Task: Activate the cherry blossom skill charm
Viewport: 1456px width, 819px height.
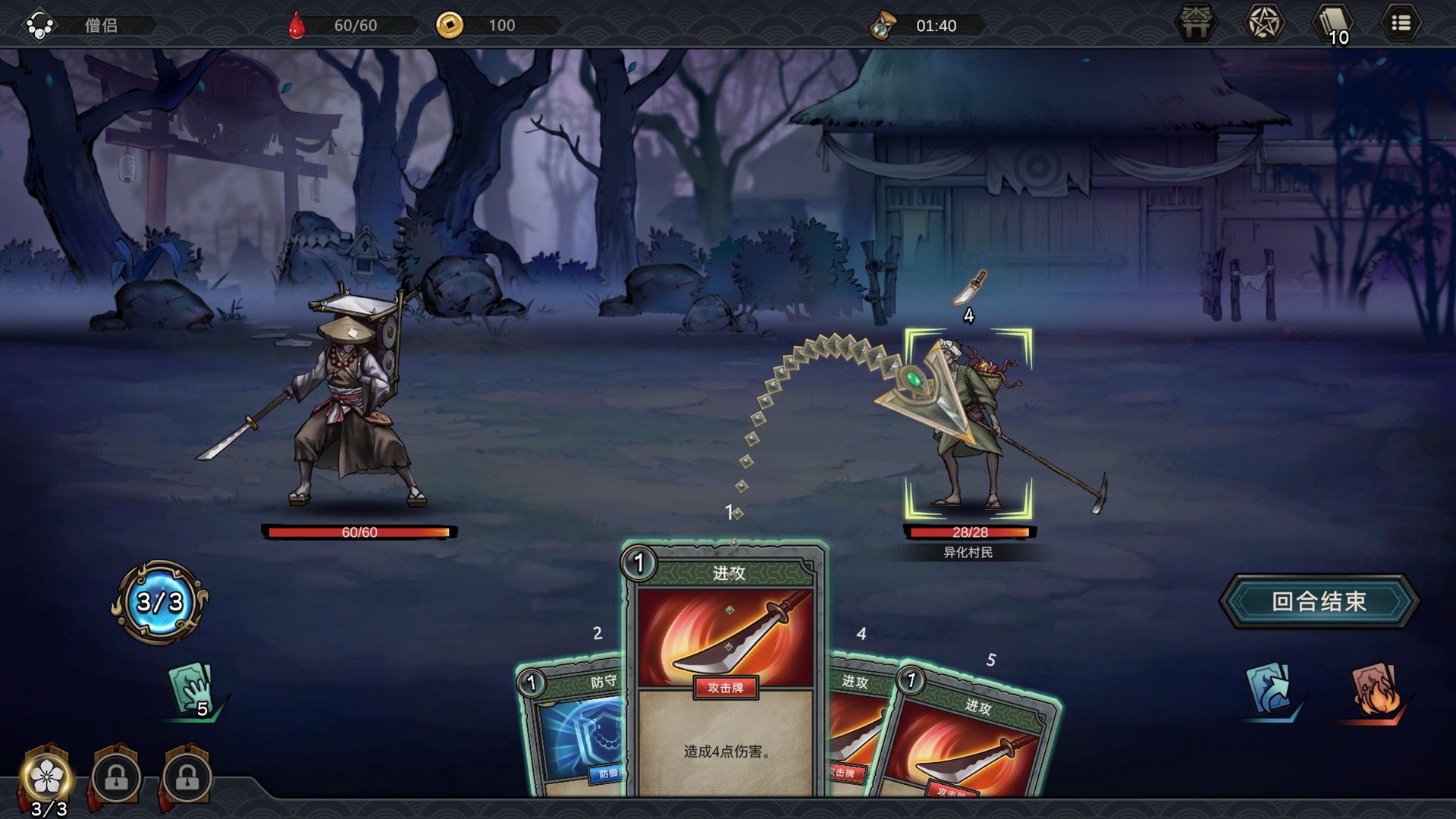Action: click(49, 777)
